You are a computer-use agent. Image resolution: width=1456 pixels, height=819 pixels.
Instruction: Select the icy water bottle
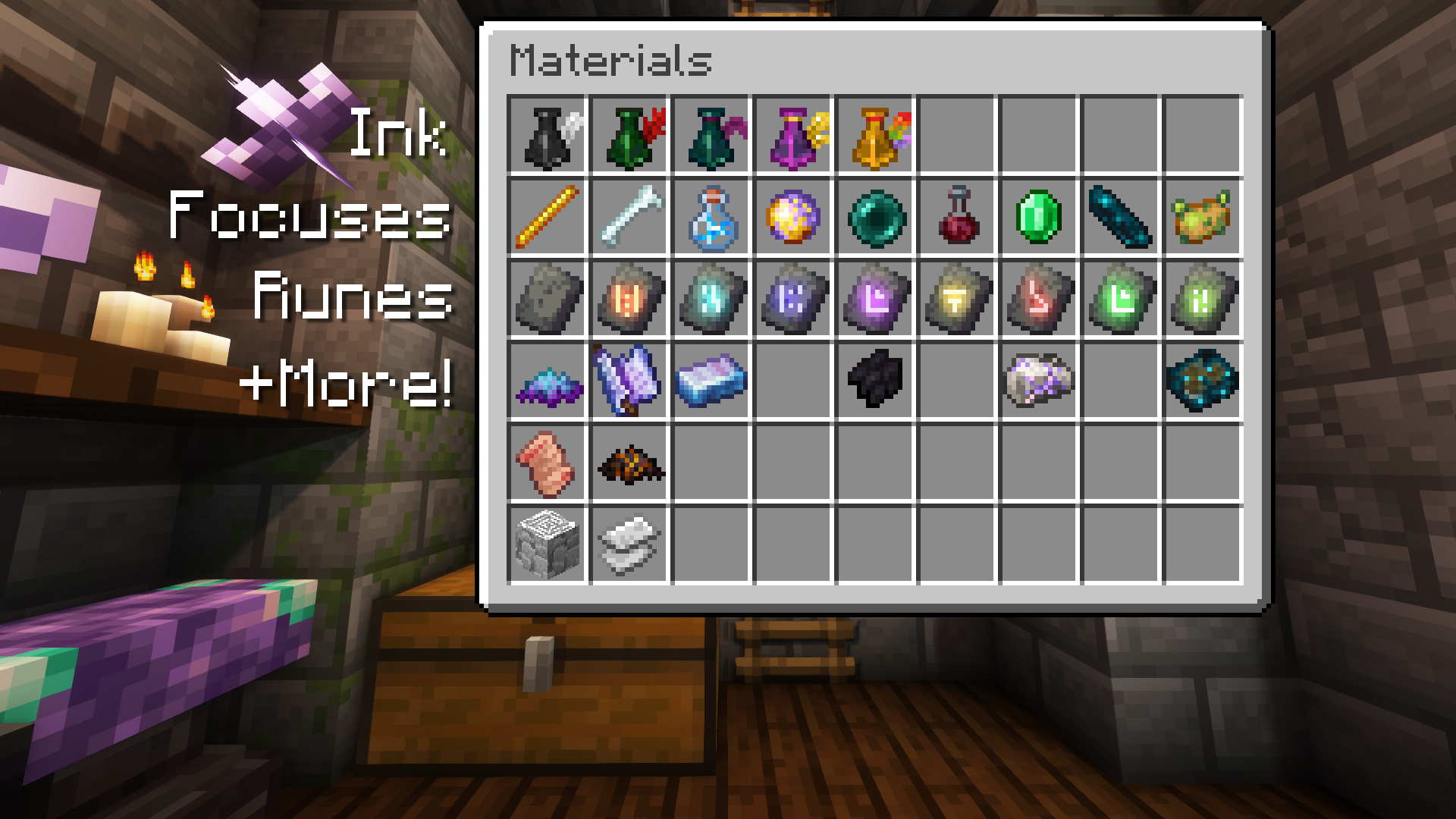pos(711,219)
